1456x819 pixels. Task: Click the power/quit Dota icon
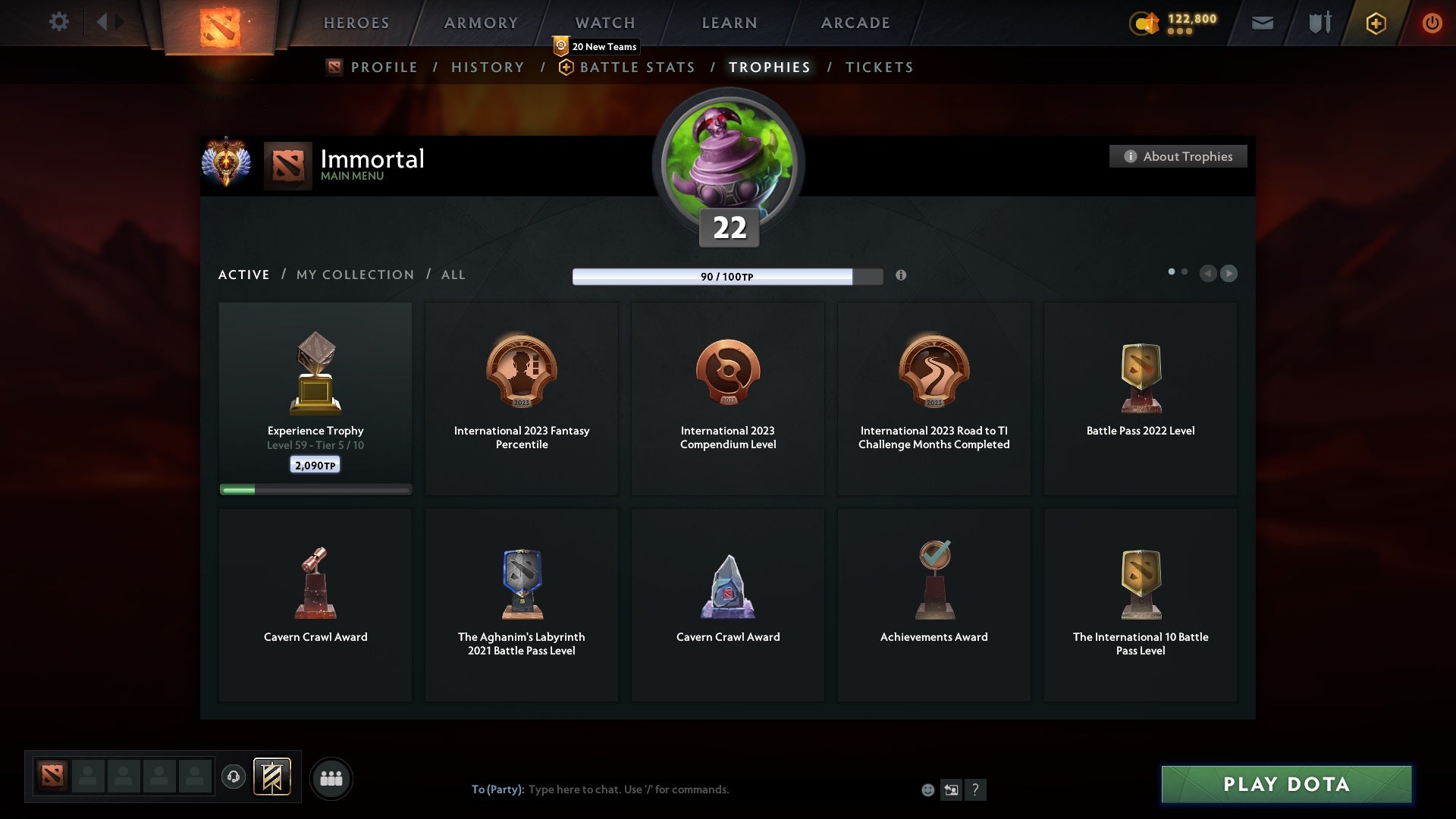(1432, 23)
